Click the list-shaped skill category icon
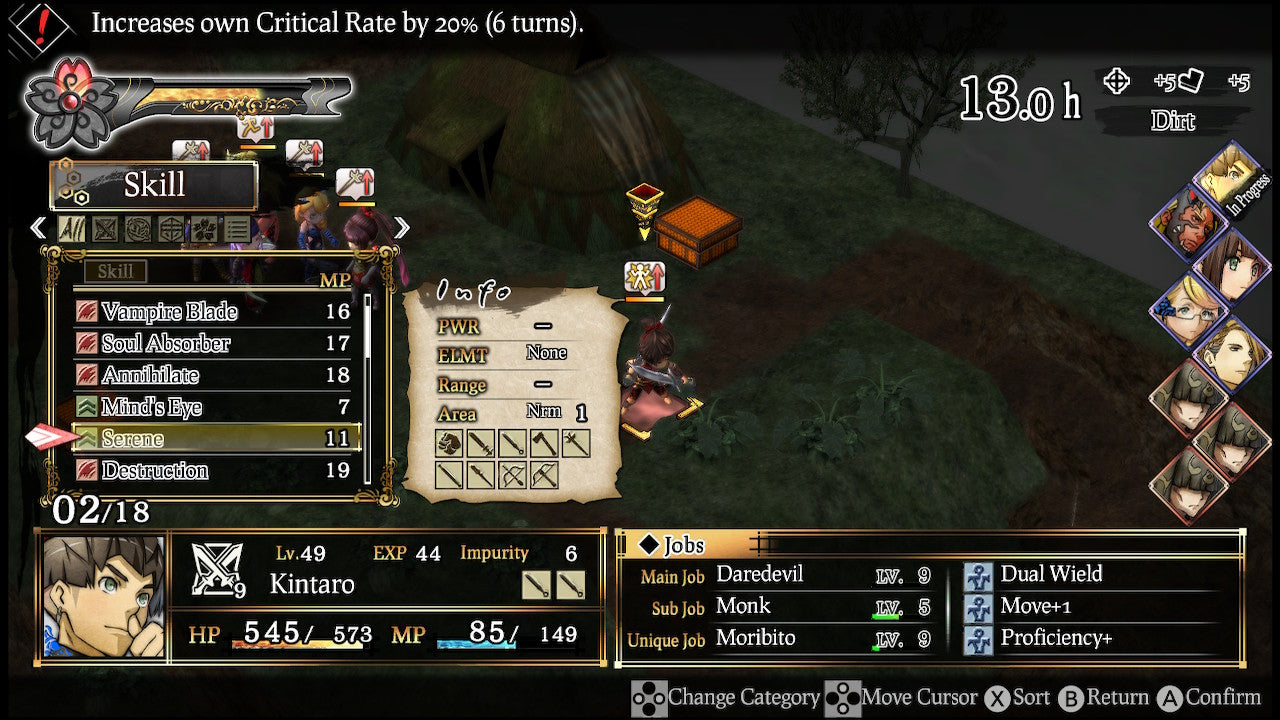Image resolution: width=1280 pixels, height=720 pixels. (x=237, y=228)
